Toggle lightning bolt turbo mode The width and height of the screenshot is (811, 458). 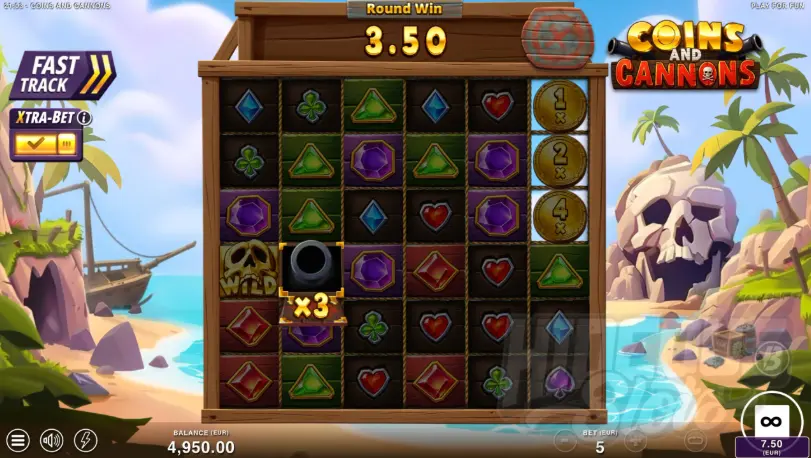[x=86, y=440]
